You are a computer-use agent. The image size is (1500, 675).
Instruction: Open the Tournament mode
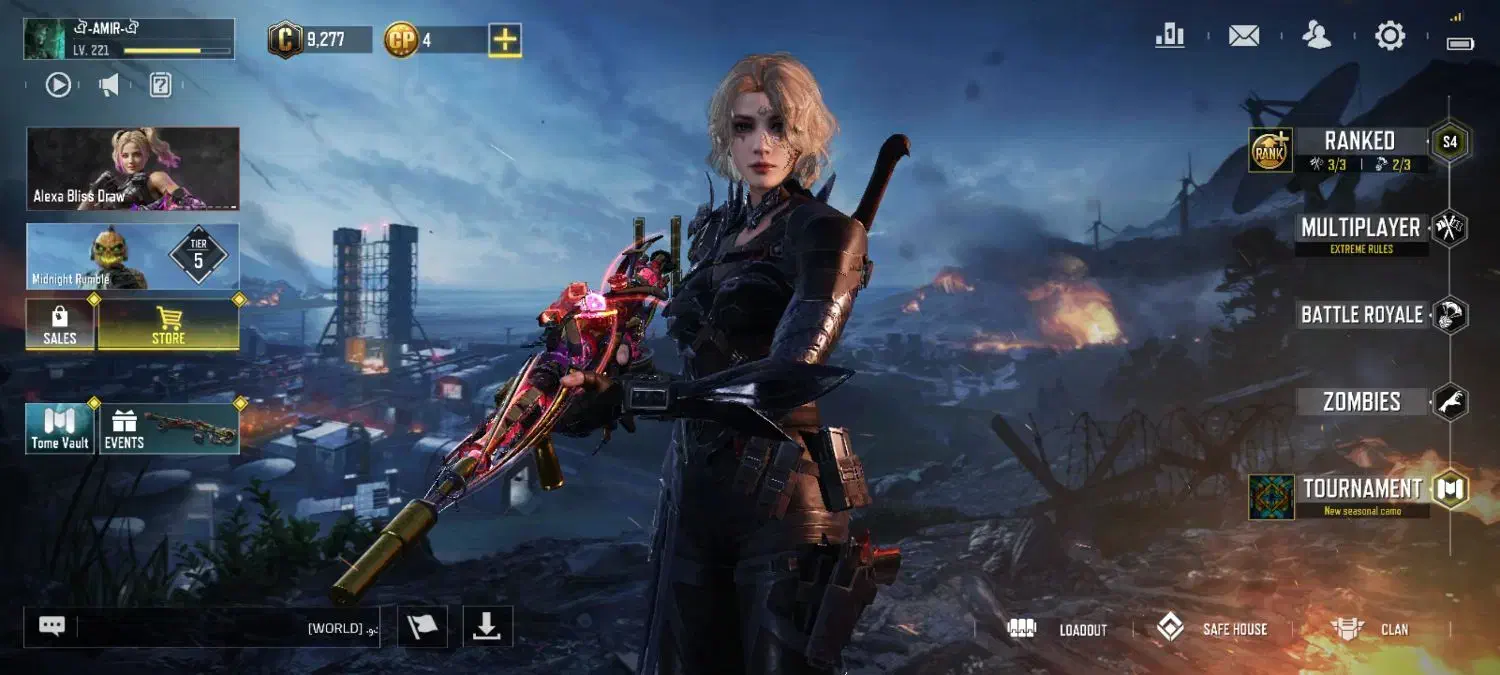tap(1362, 492)
